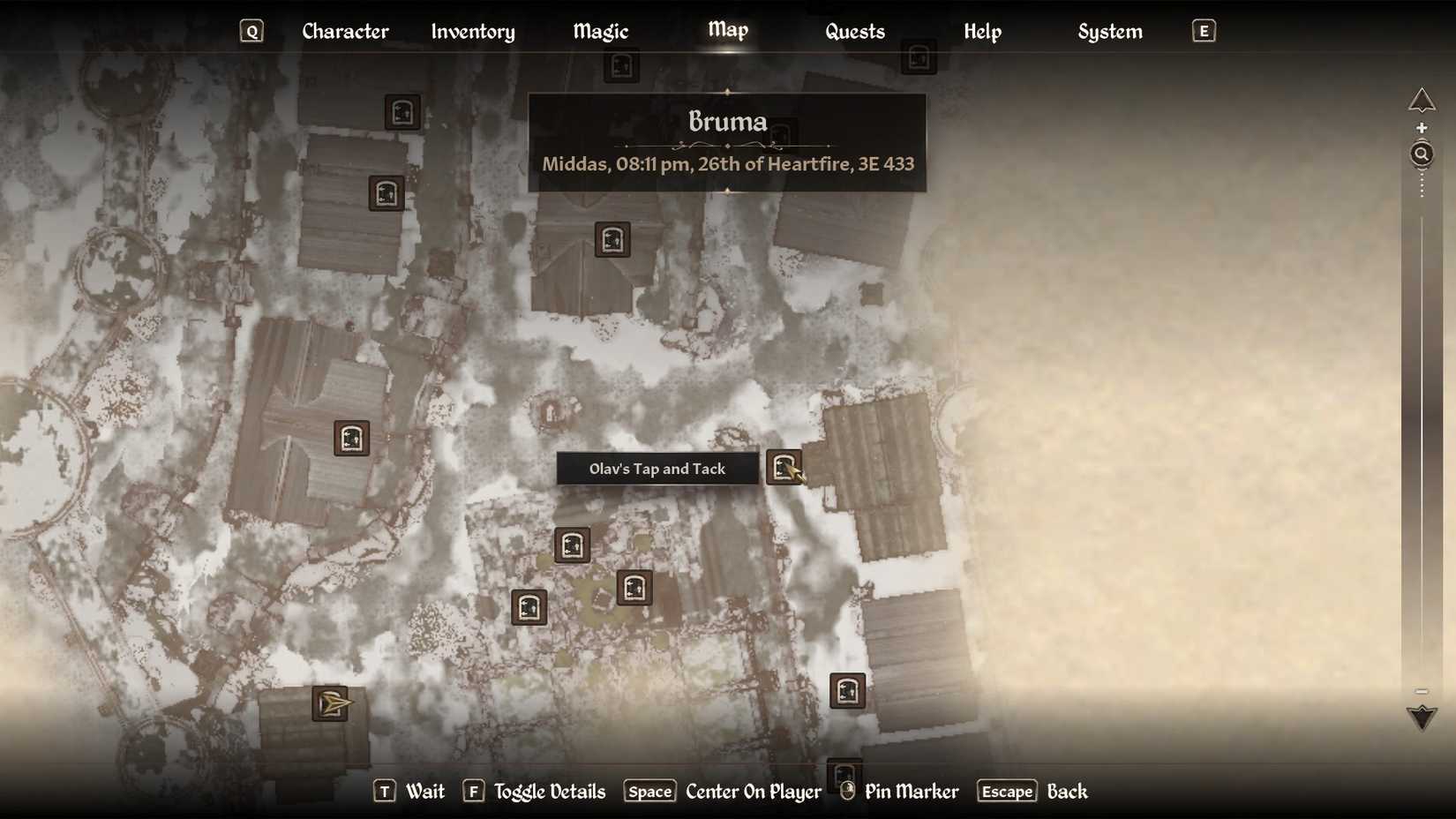Click the mouse icon beside Pin Marker

pos(846,792)
